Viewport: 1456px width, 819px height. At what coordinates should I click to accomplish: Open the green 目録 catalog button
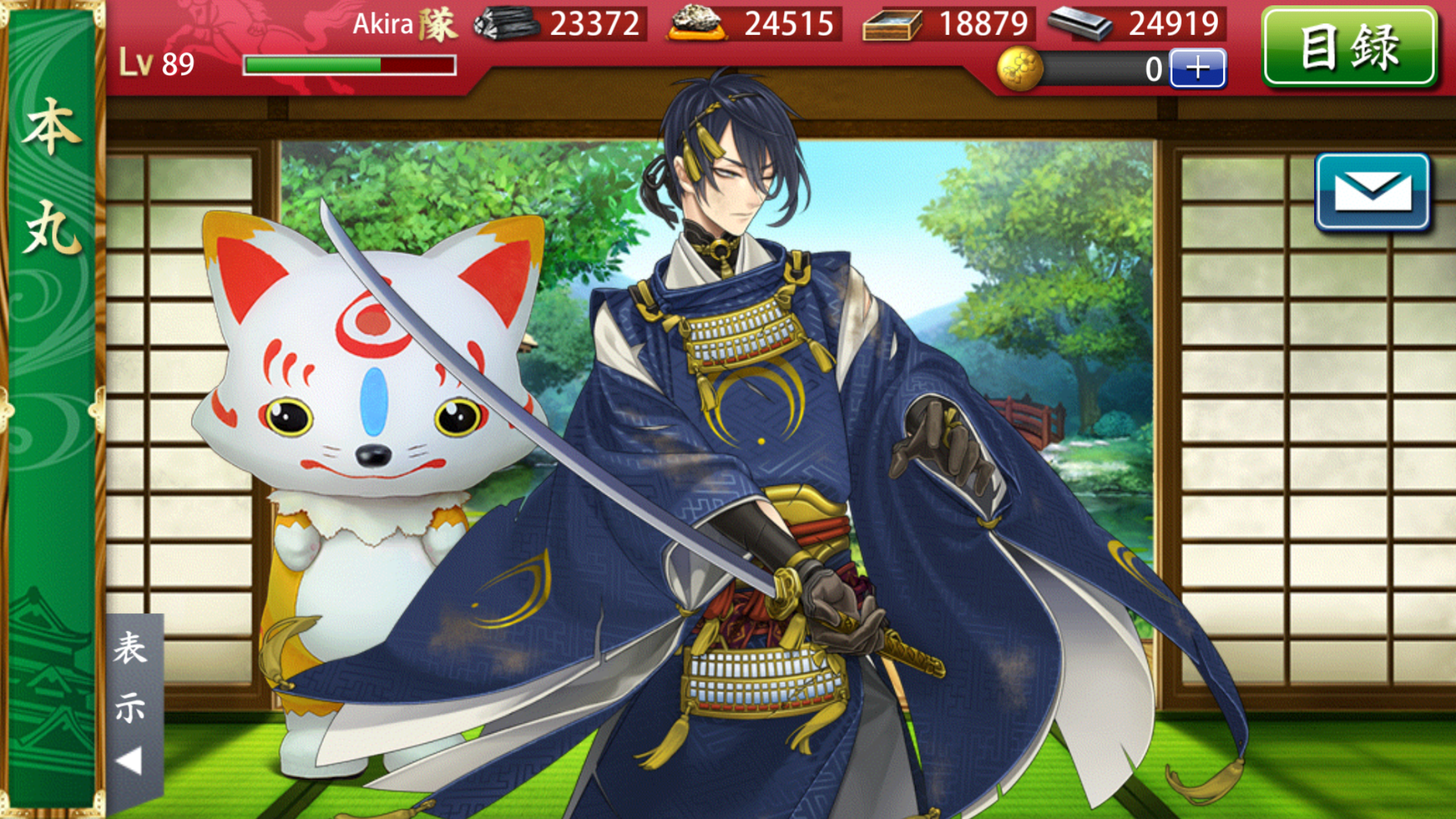click(x=1349, y=47)
